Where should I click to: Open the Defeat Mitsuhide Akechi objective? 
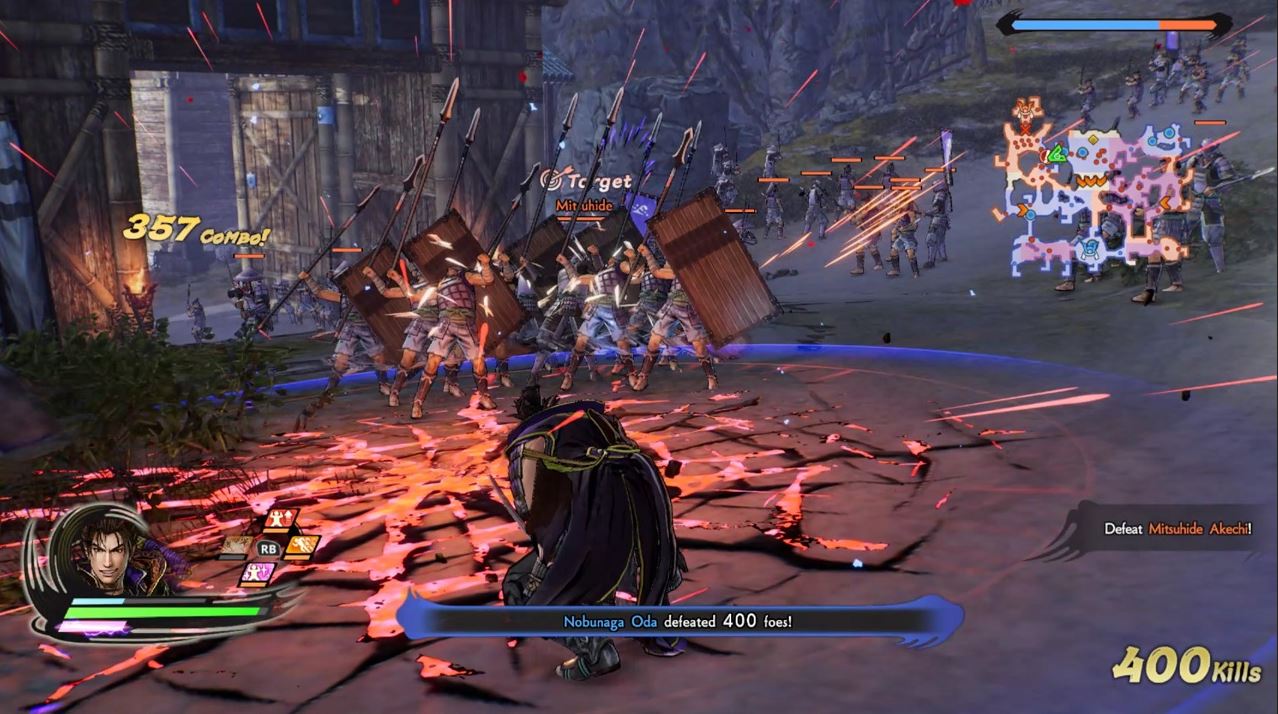click(x=1176, y=529)
